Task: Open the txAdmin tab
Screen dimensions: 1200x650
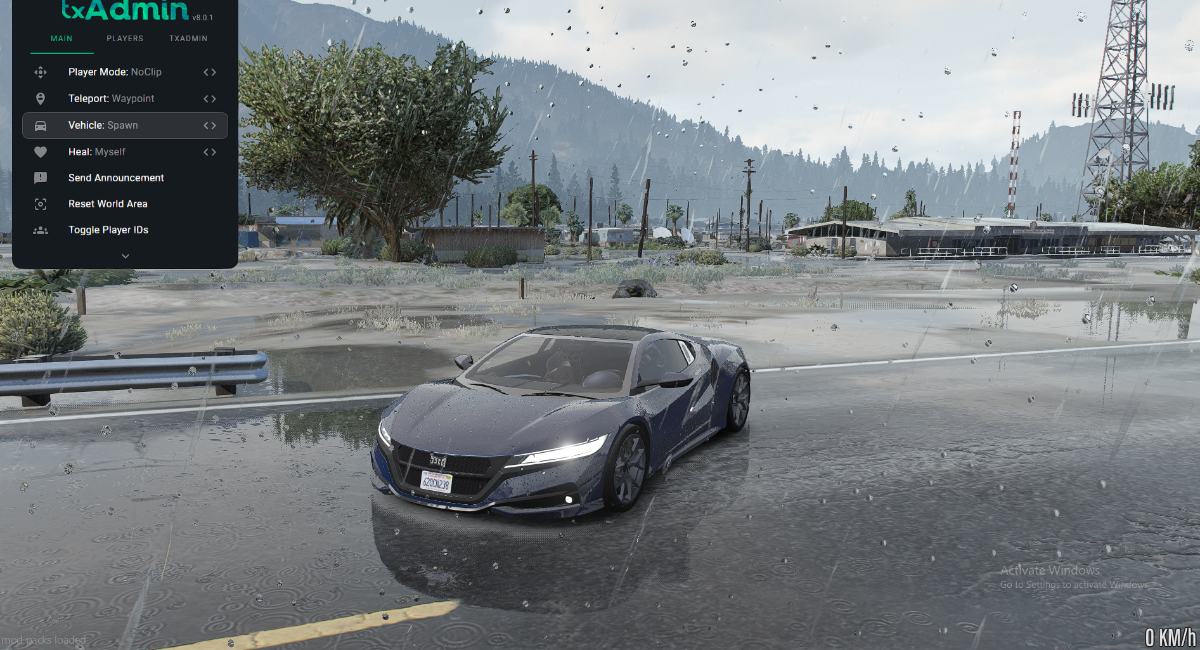Action: click(188, 39)
